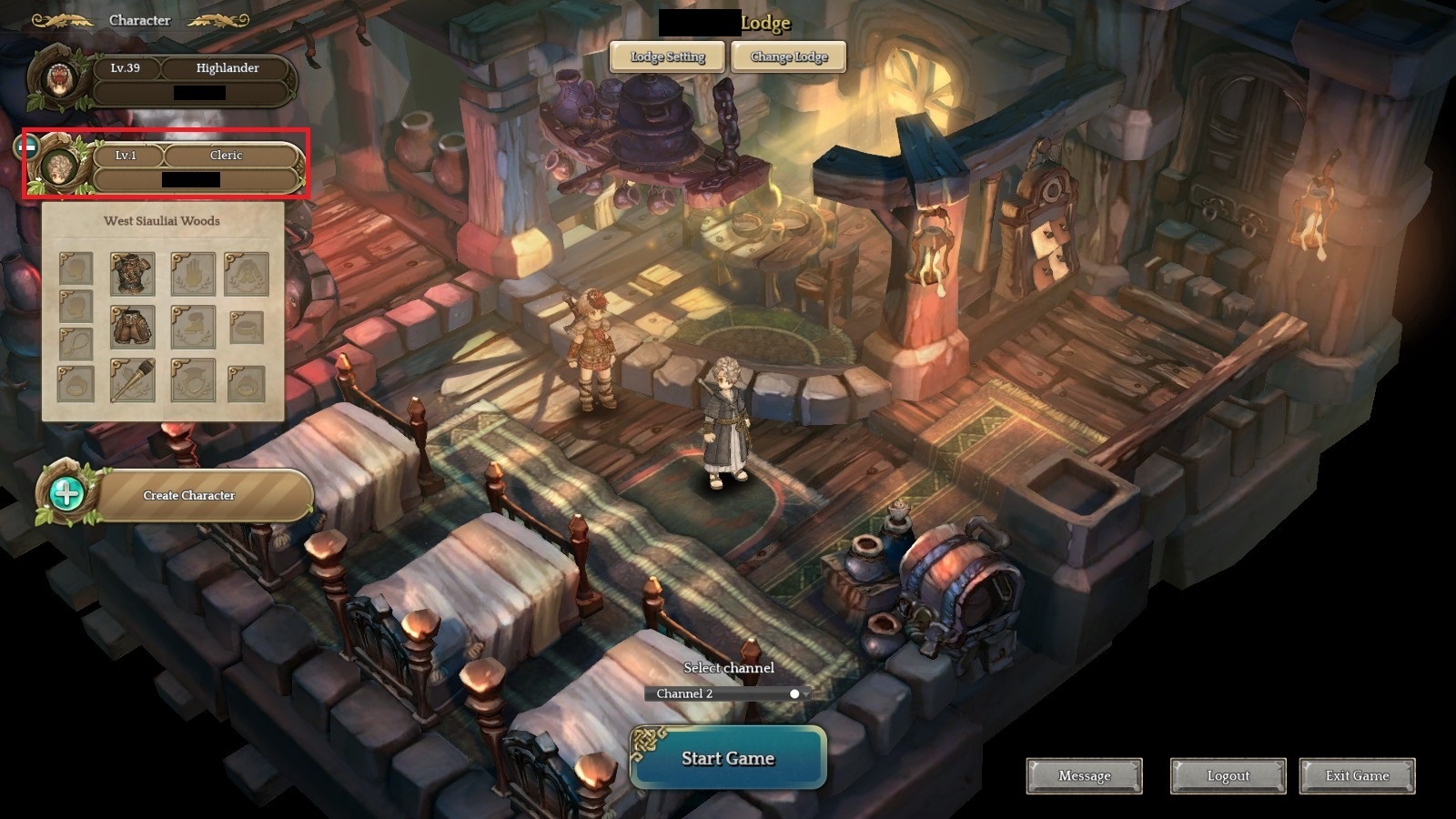Log out of the account

coord(1228,776)
